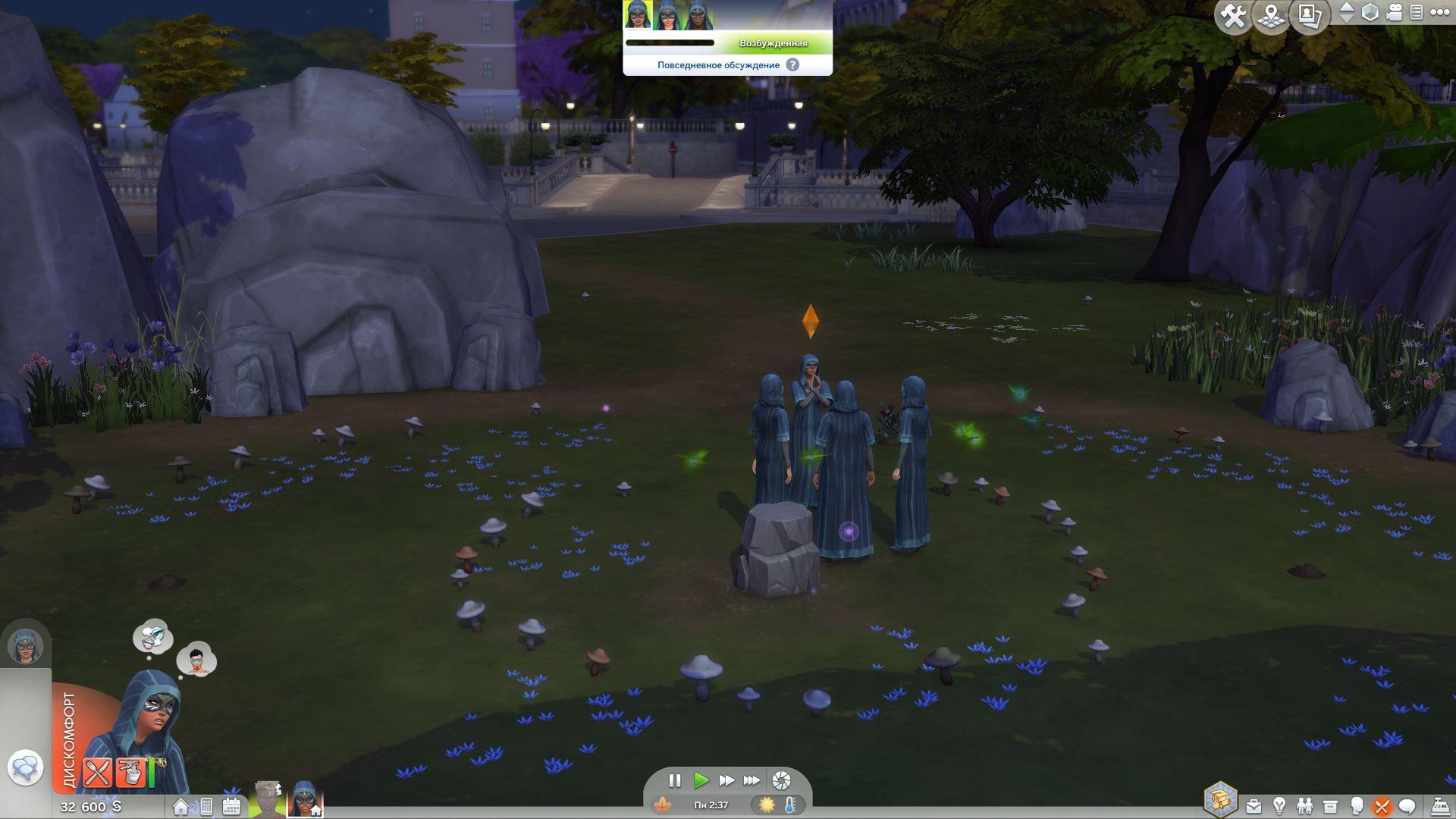
Task: Open the calendar icon
Action: coord(231,807)
